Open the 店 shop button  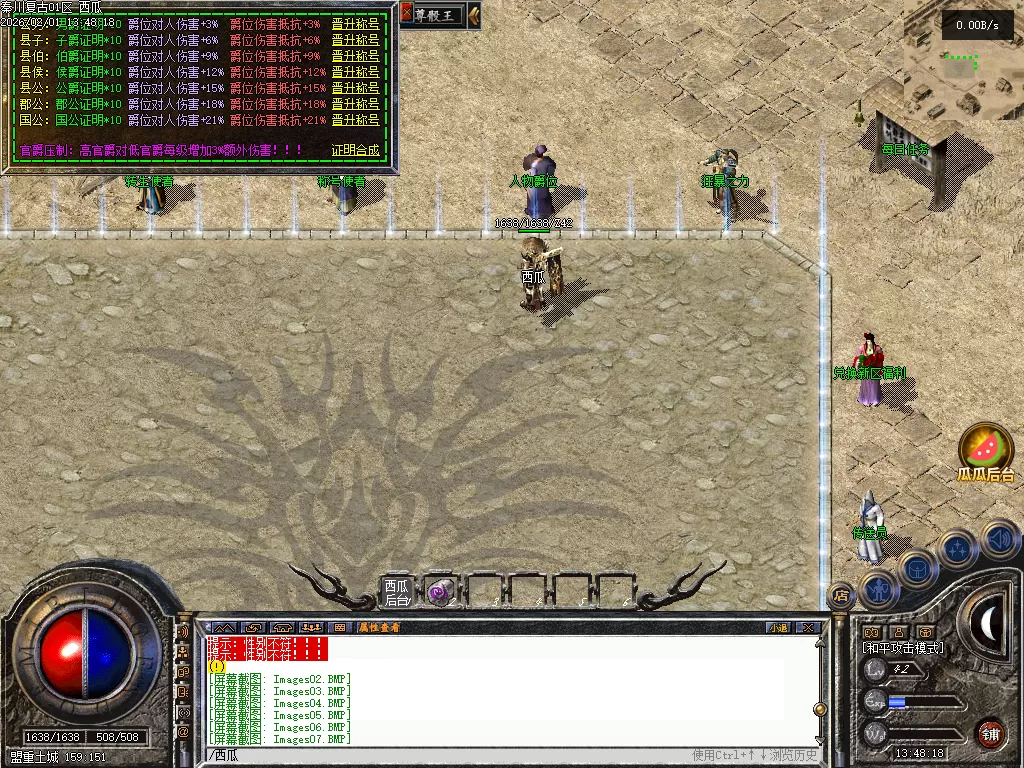click(x=841, y=595)
